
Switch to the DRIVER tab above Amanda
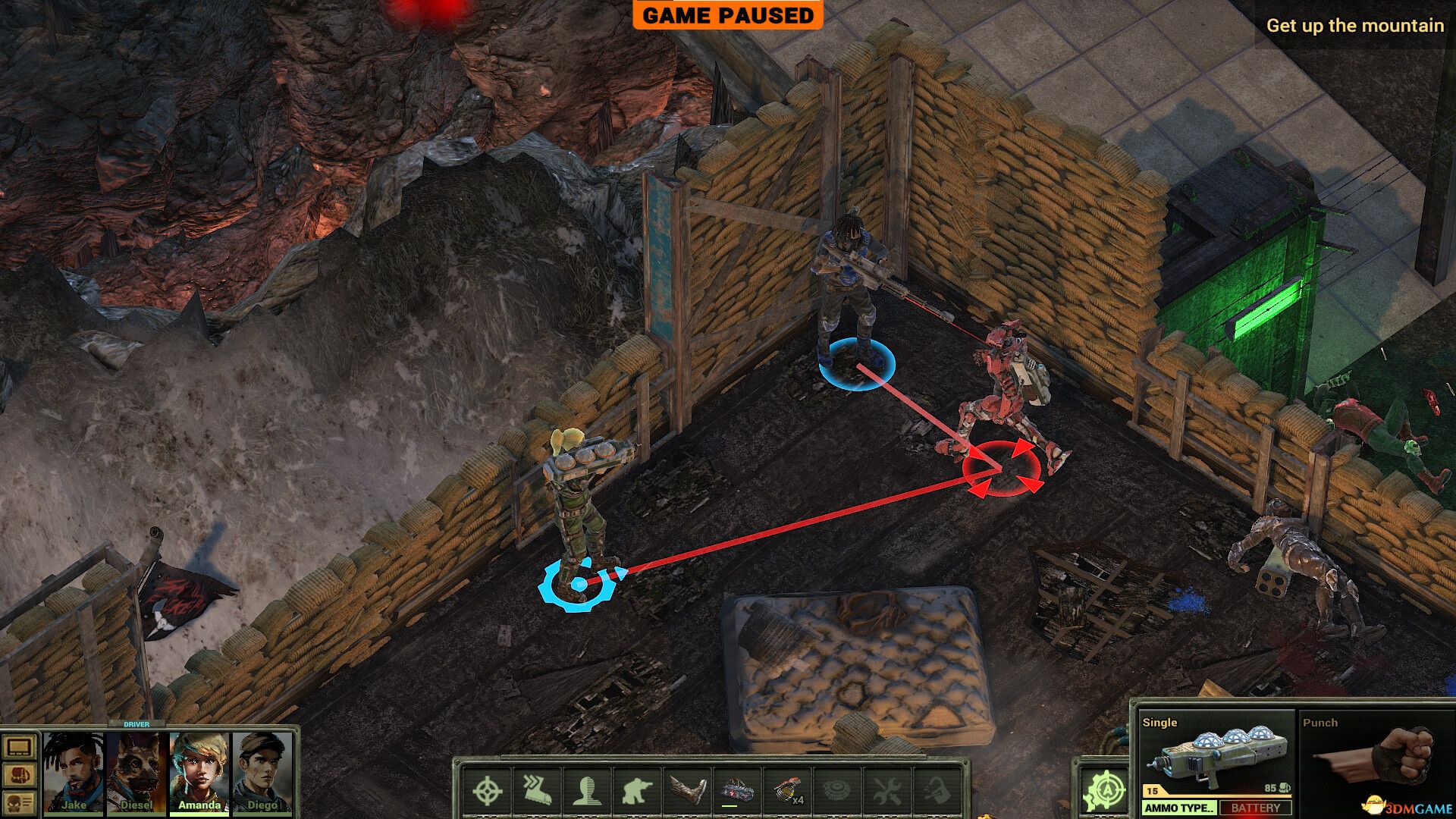[x=136, y=724]
